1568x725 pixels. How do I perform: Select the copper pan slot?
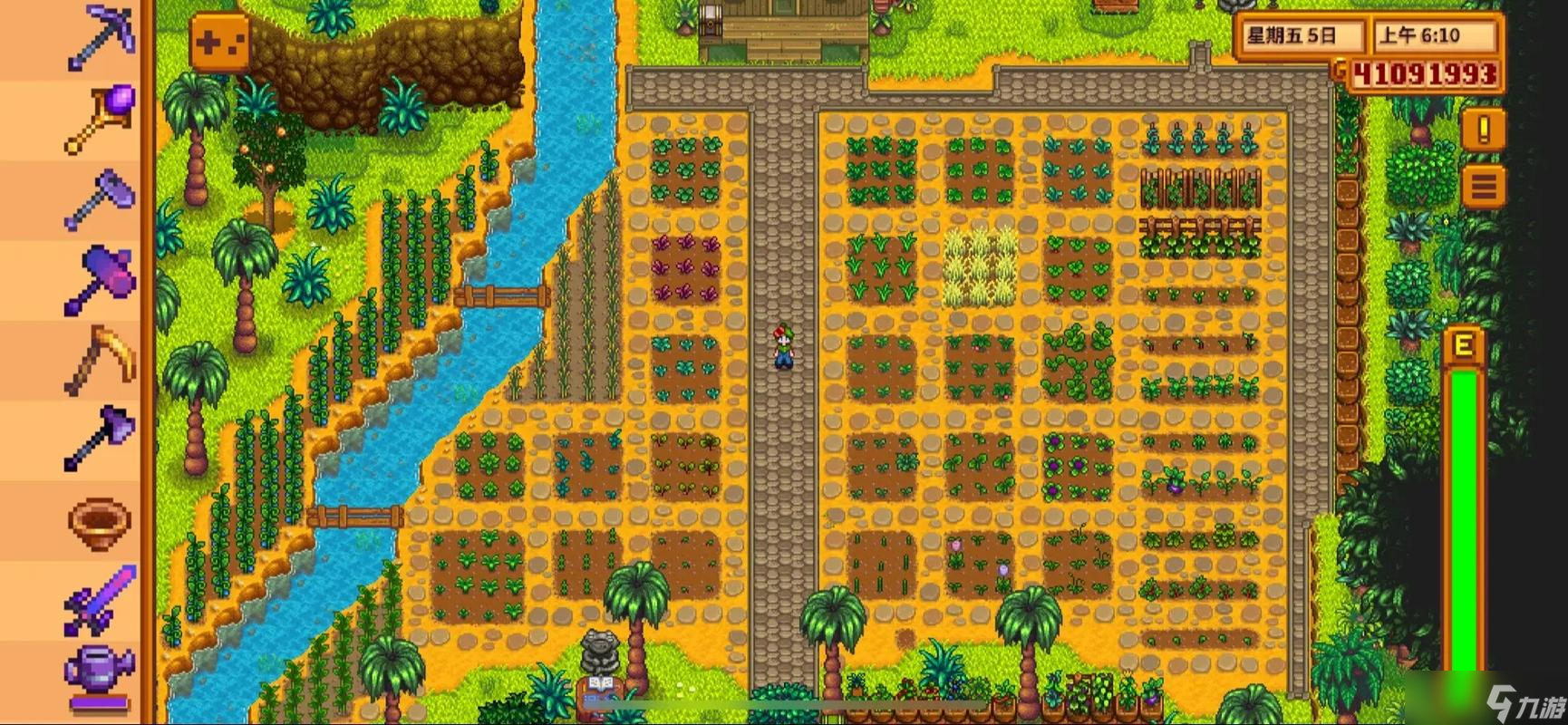(102, 519)
